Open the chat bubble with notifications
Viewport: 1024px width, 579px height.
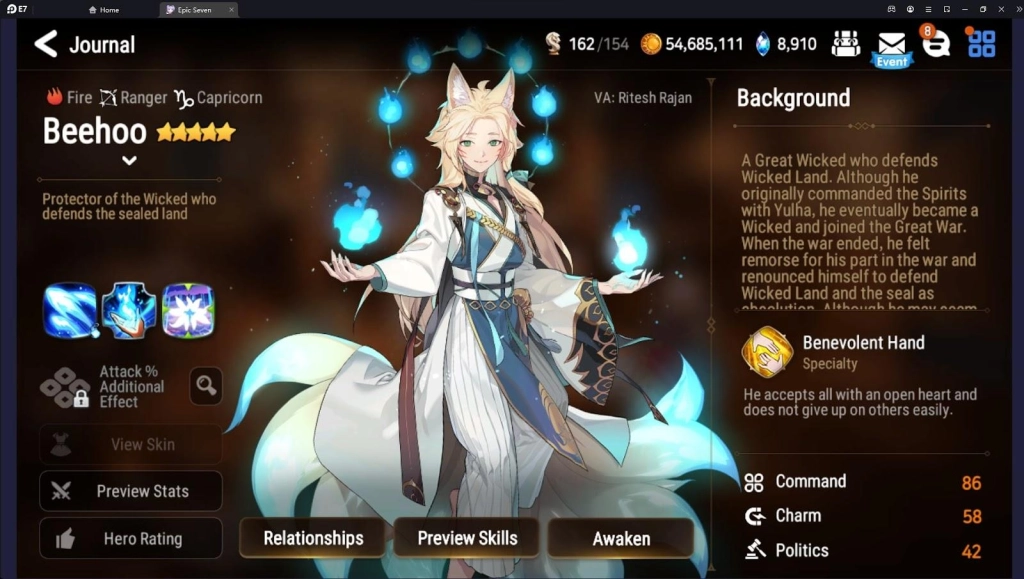tap(936, 44)
